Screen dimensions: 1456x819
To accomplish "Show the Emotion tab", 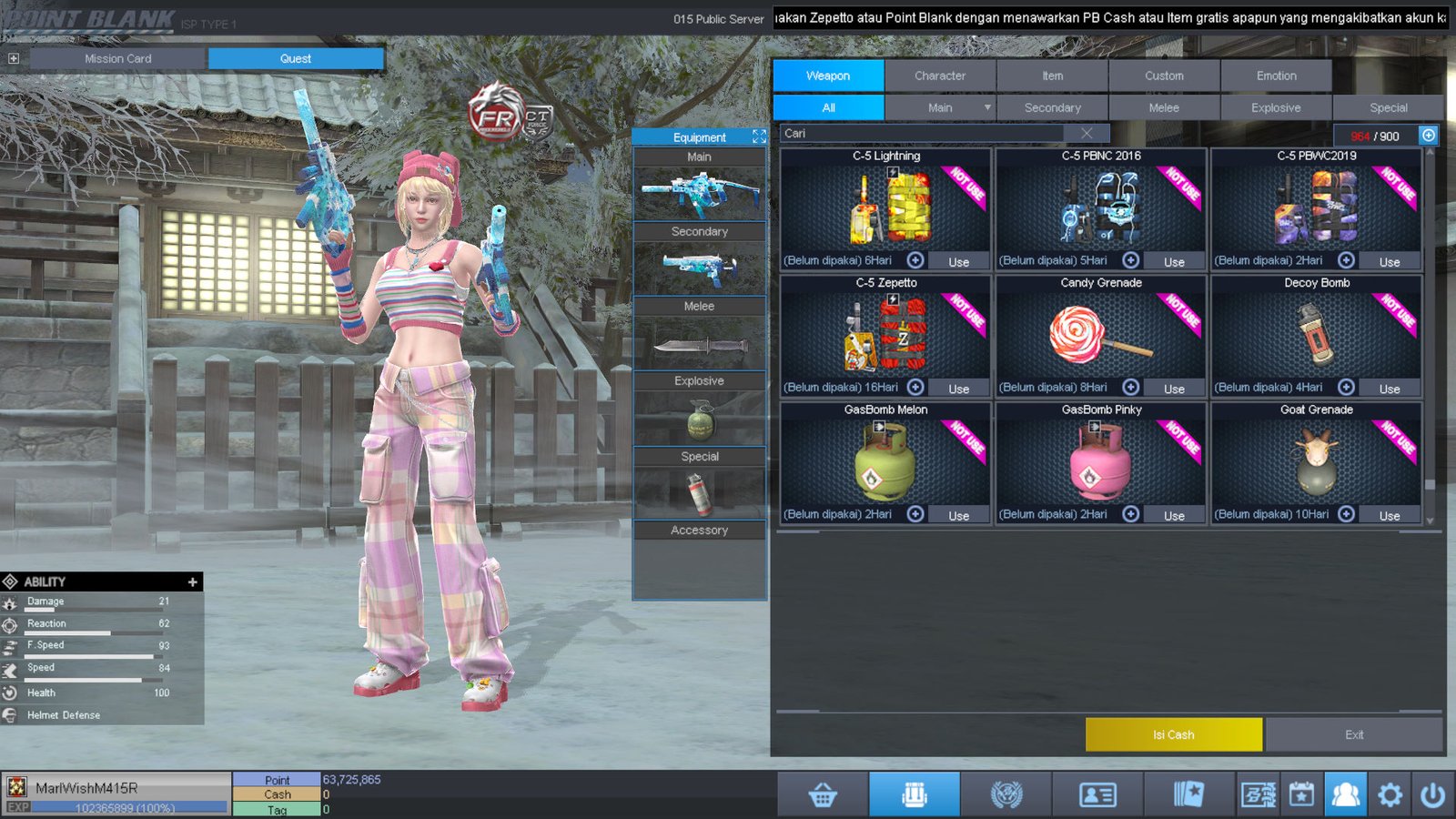I will [1276, 76].
